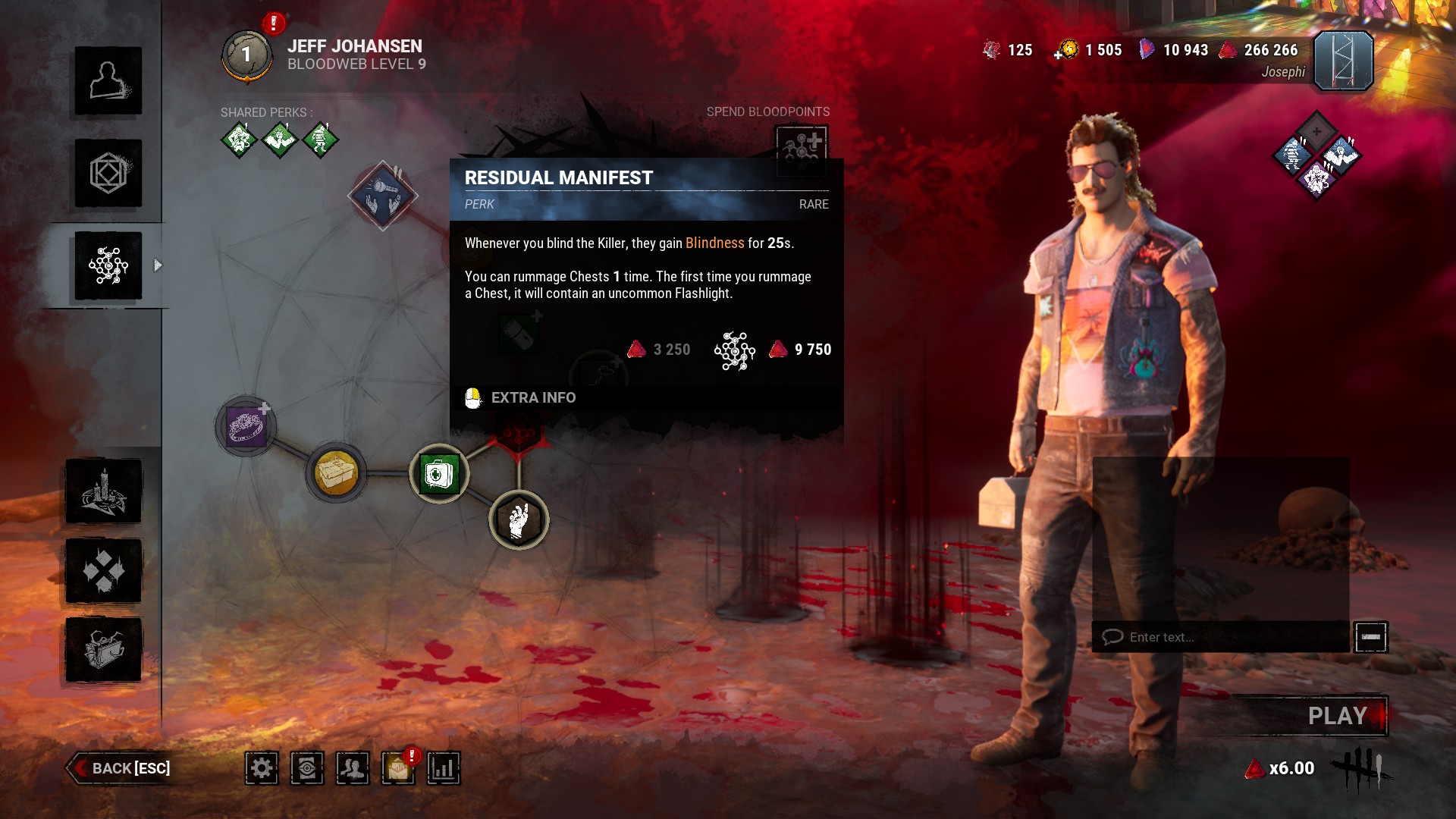Minimize the chat window

pos(1370,637)
